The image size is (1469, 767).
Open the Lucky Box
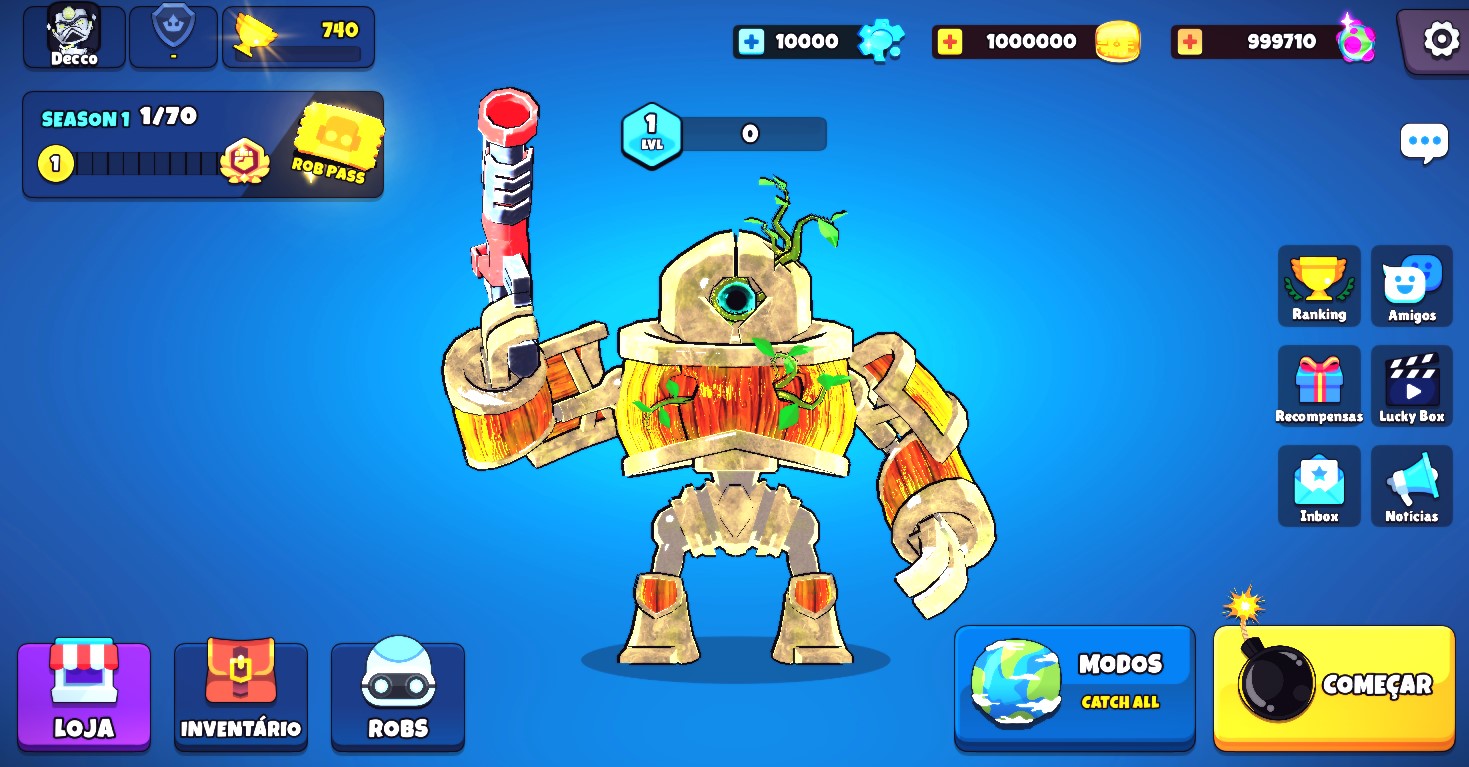click(1411, 387)
